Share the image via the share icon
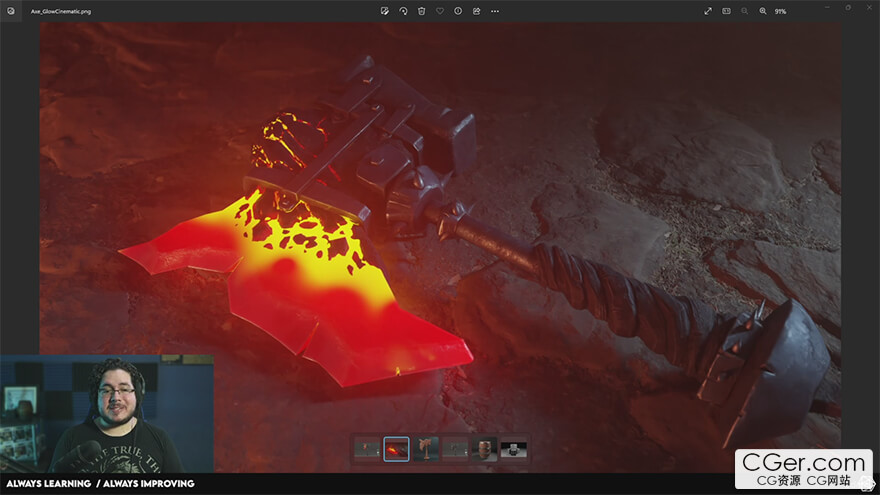 (x=477, y=11)
